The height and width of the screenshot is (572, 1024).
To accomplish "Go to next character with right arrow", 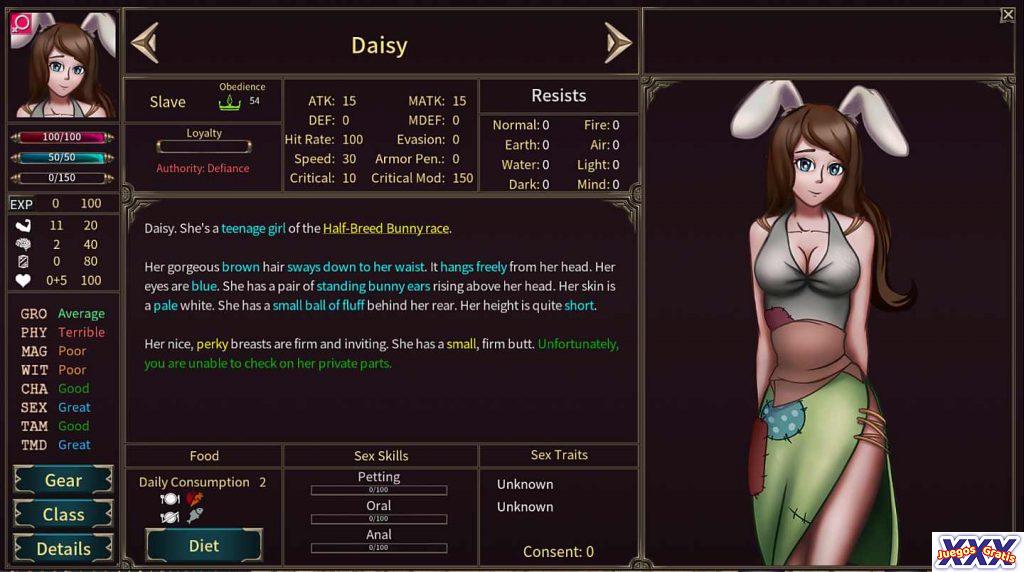I will click(x=617, y=43).
